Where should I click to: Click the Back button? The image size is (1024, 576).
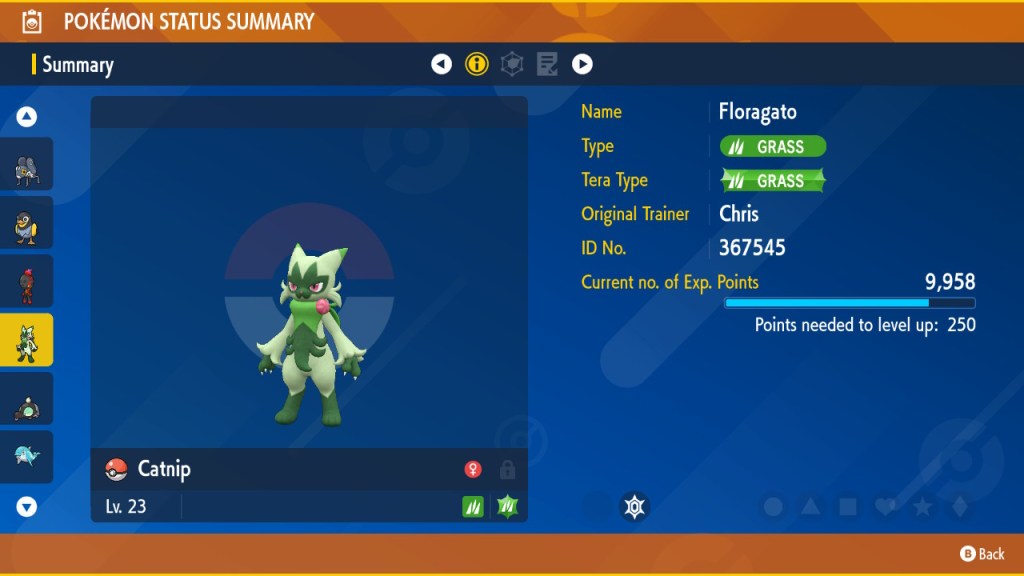(x=981, y=554)
